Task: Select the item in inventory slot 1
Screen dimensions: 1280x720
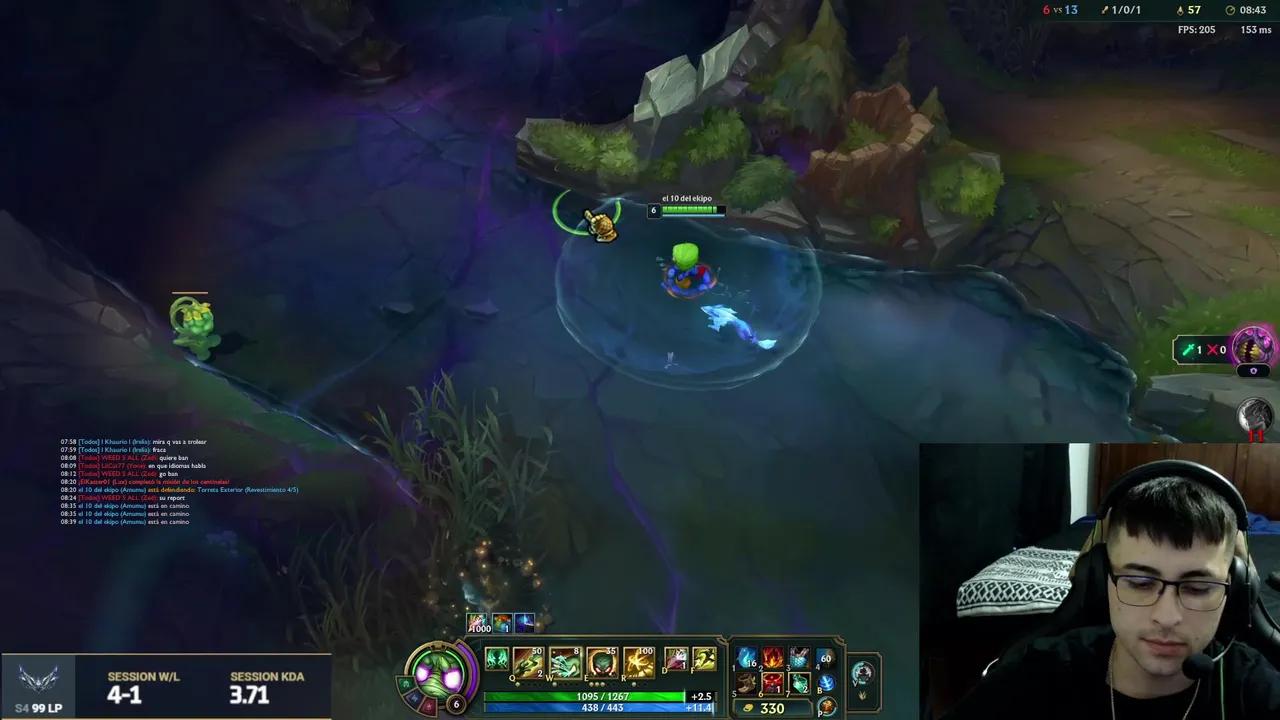Action: [747, 658]
